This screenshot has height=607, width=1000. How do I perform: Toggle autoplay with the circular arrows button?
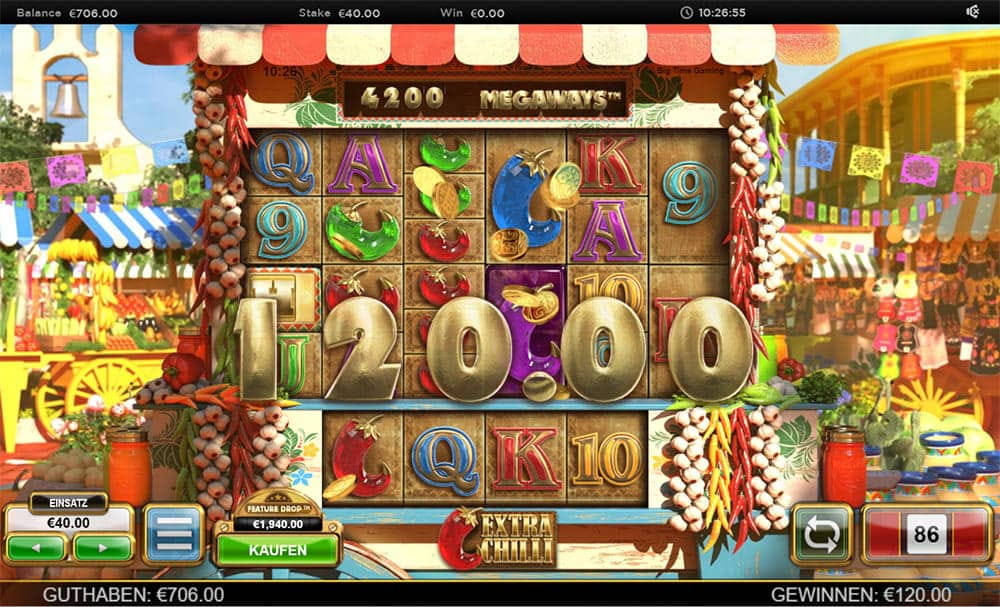click(x=821, y=535)
